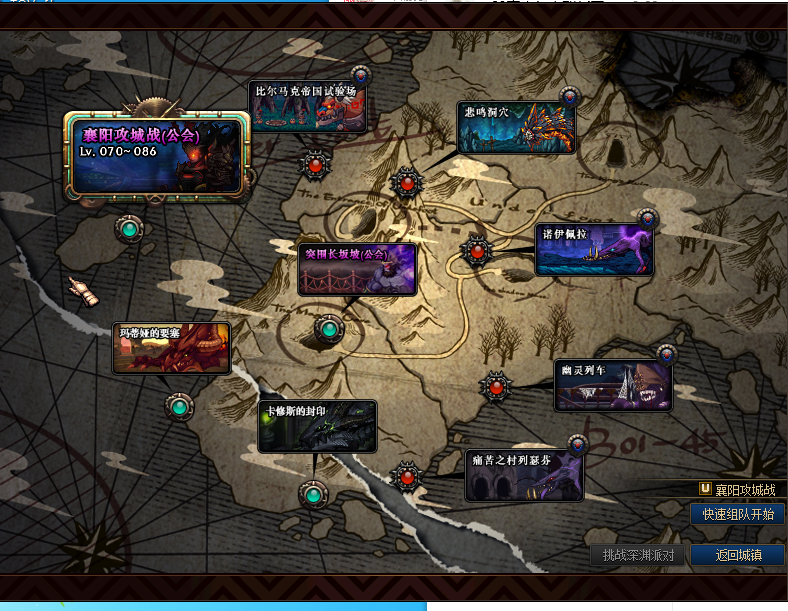788x611 pixels.
Task: Choose the 痛苦之村列瑟芬 dungeon
Action: click(x=524, y=476)
